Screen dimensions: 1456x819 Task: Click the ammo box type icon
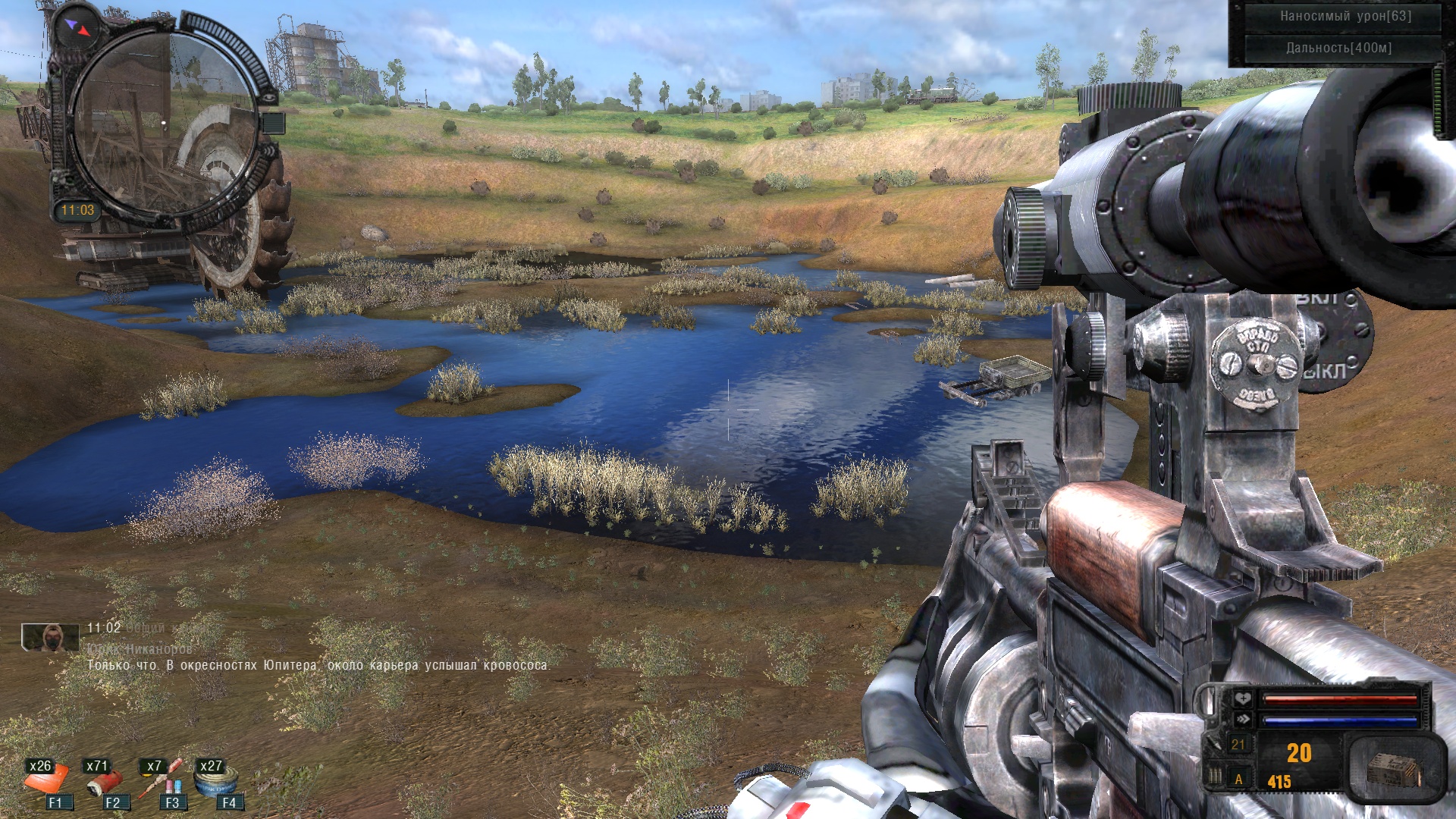(x=1394, y=769)
